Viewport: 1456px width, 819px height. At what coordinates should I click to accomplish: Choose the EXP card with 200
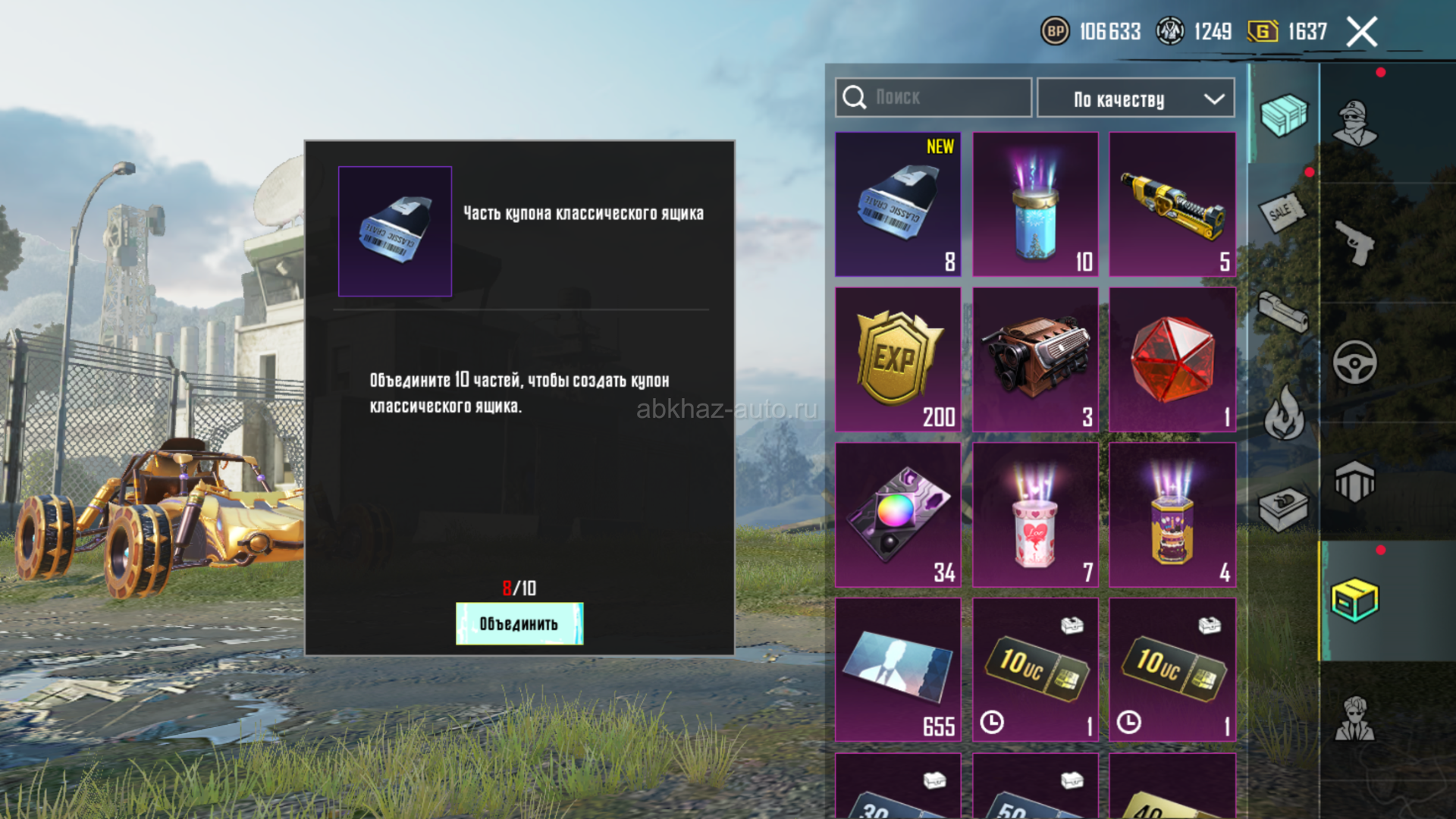(x=898, y=359)
